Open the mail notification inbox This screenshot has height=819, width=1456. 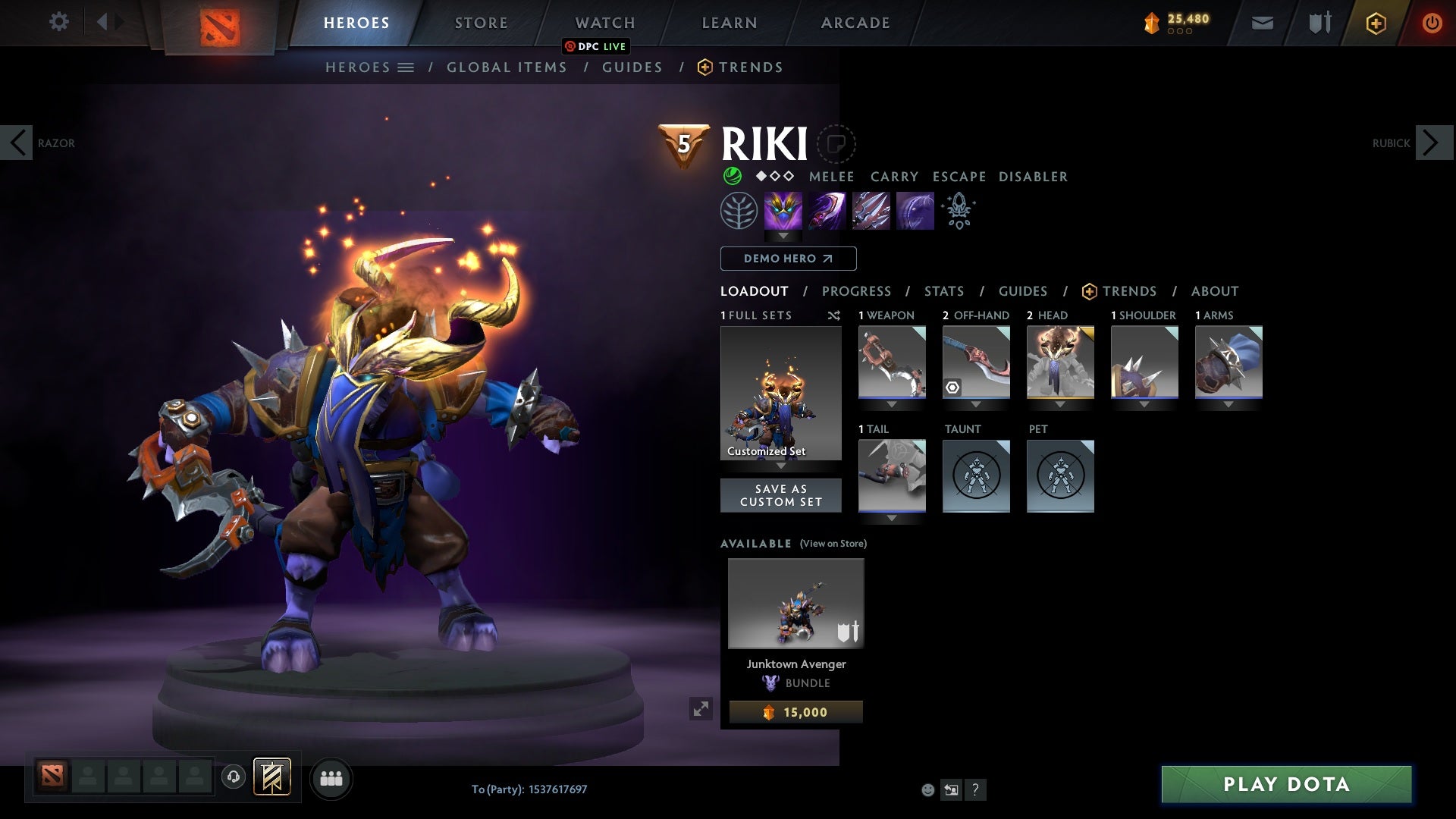tap(1262, 22)
